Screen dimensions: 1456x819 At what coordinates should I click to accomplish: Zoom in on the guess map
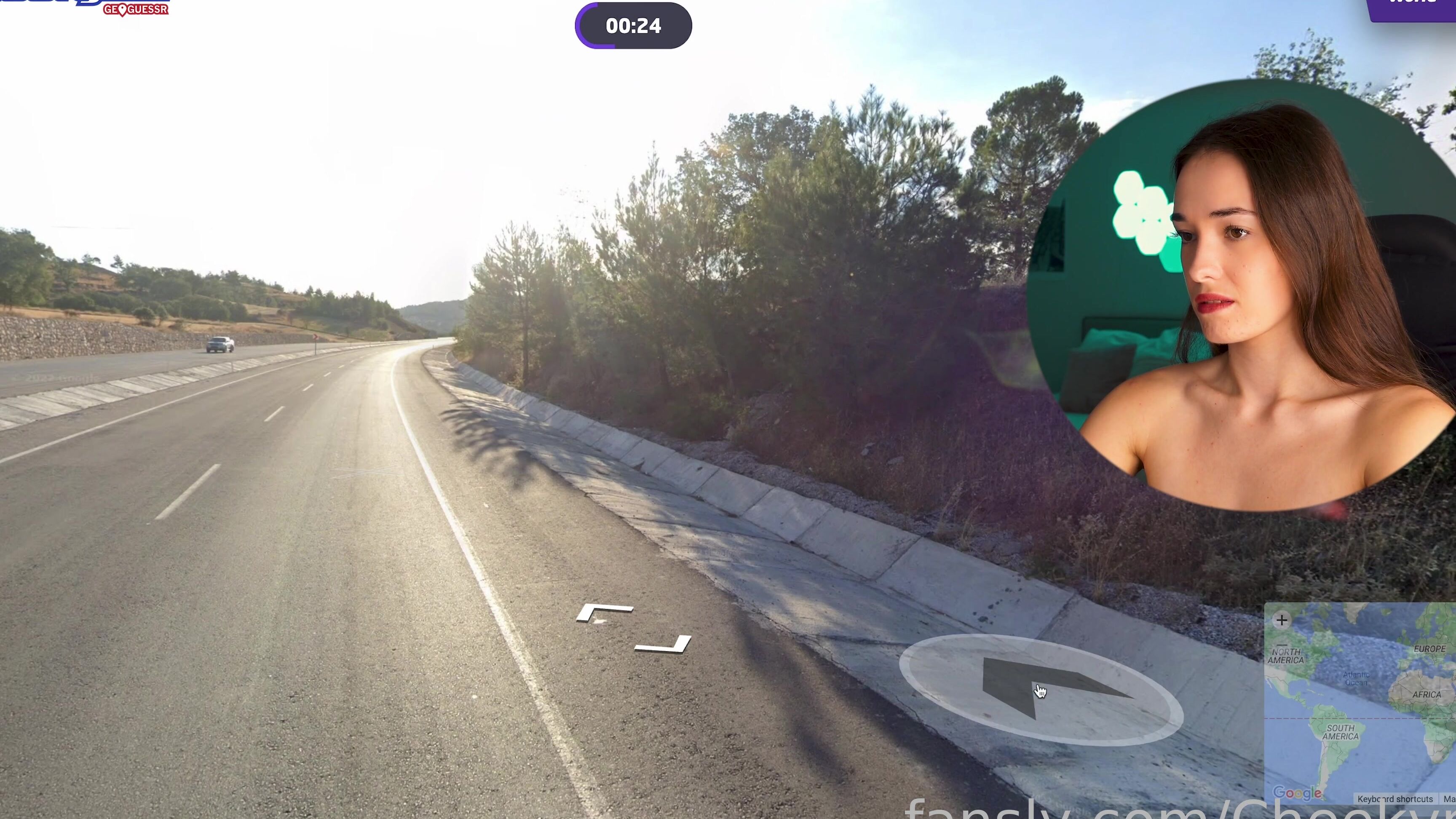click(x=1281, y=621)
